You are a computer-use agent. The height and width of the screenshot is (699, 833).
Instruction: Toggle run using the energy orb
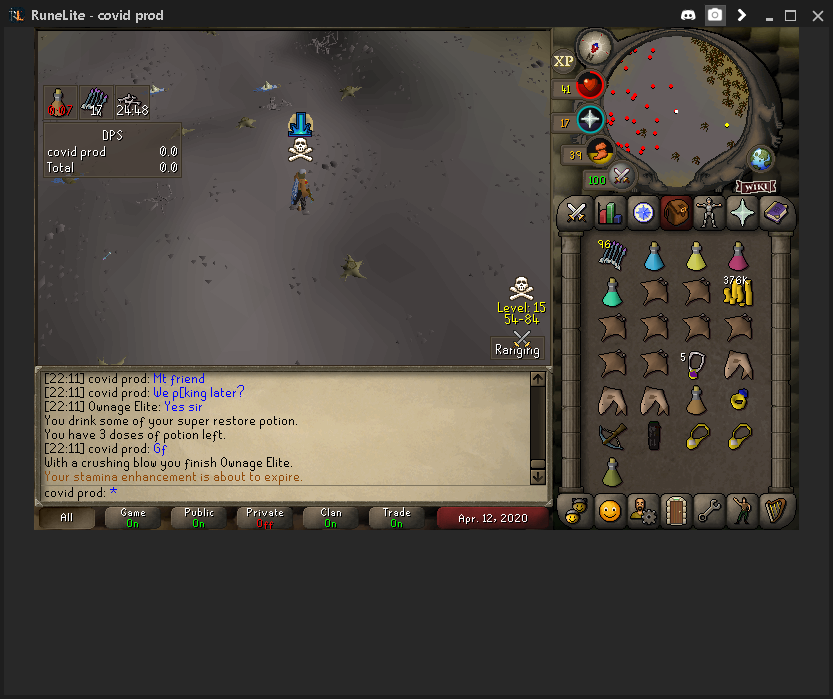[600, 151]
